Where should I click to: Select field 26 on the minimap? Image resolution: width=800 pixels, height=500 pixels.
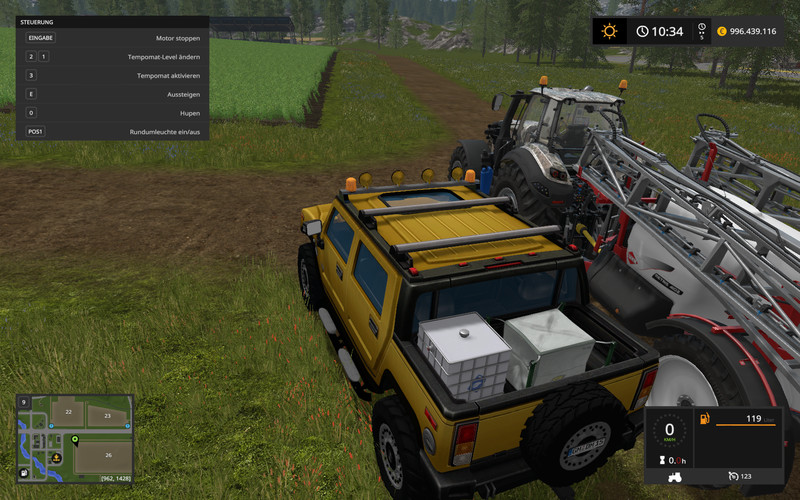tap(107, 455)
